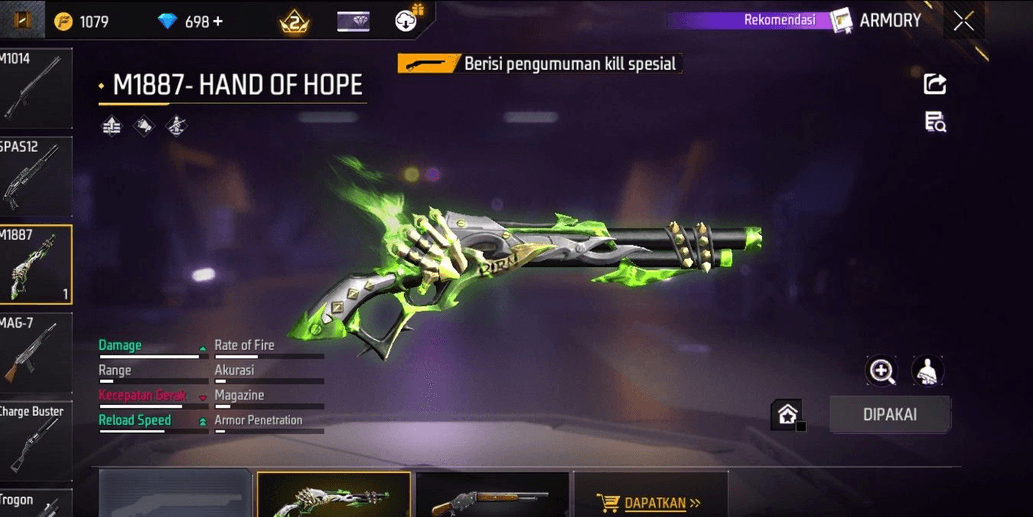The height and width of the screenshot is (517, 1033).
Task: Pick the Charge Buster weapon entry
Action: click(x=35, y=440)
